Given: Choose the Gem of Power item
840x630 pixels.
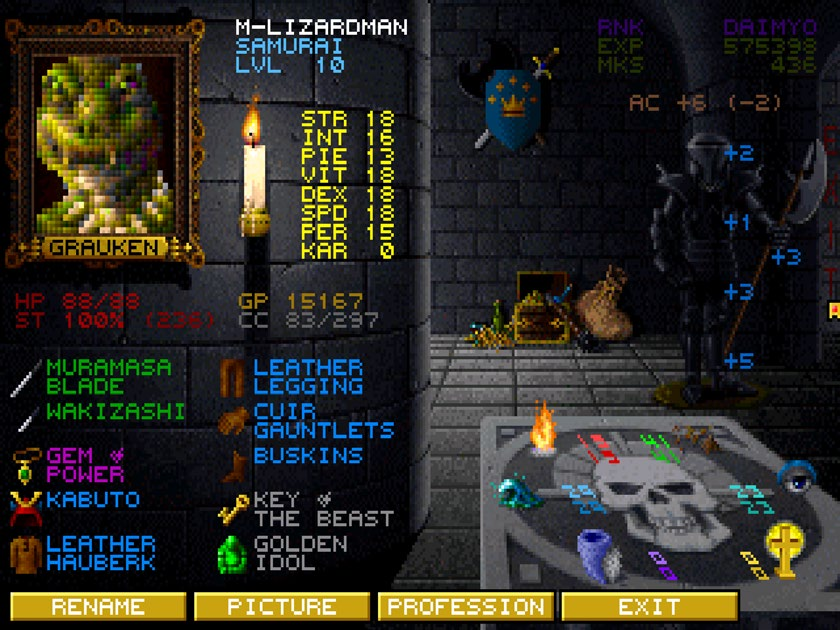Looking at the screenshot, I should tap(85, 464).
